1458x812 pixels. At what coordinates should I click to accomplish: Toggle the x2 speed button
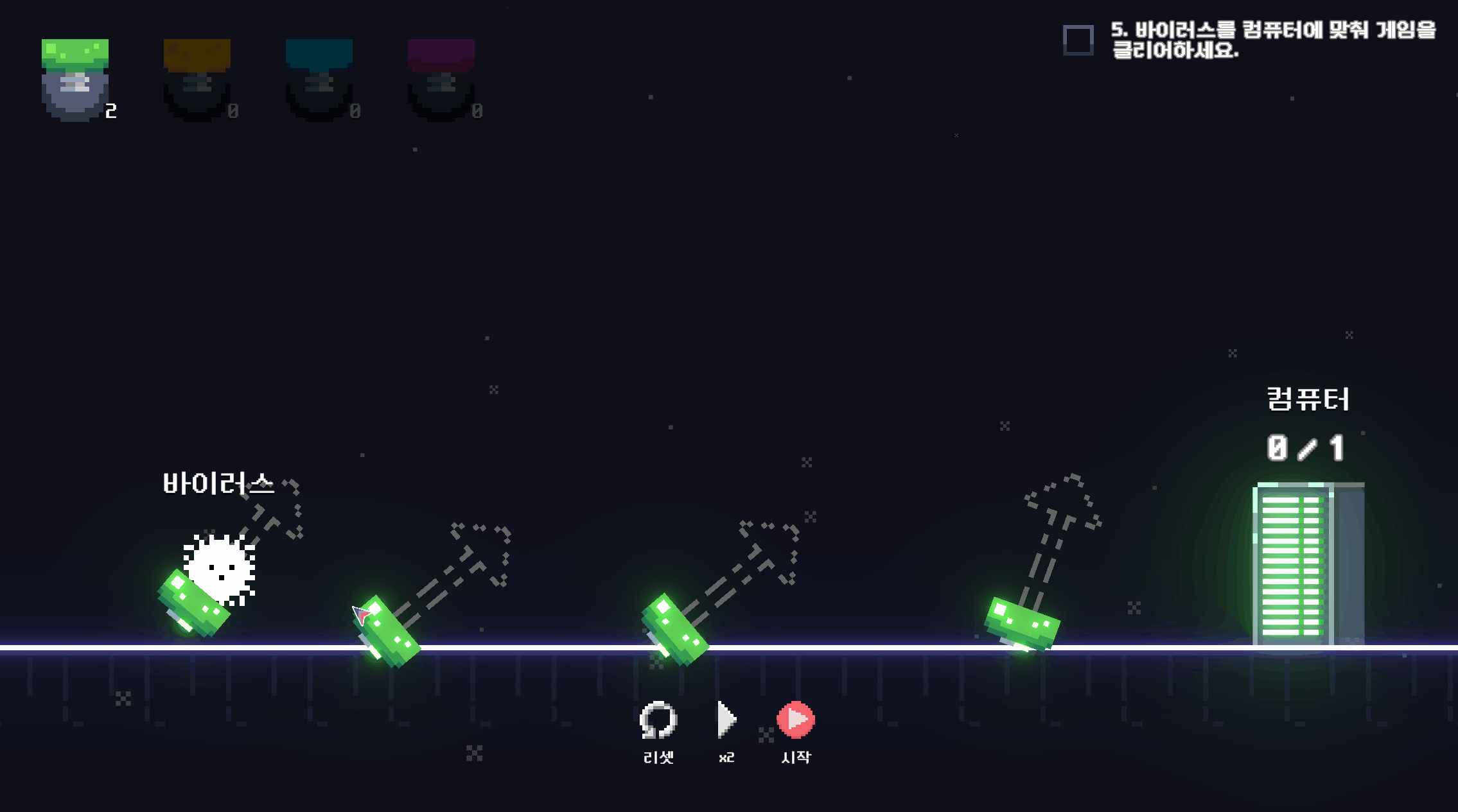(x=726, y=720)
